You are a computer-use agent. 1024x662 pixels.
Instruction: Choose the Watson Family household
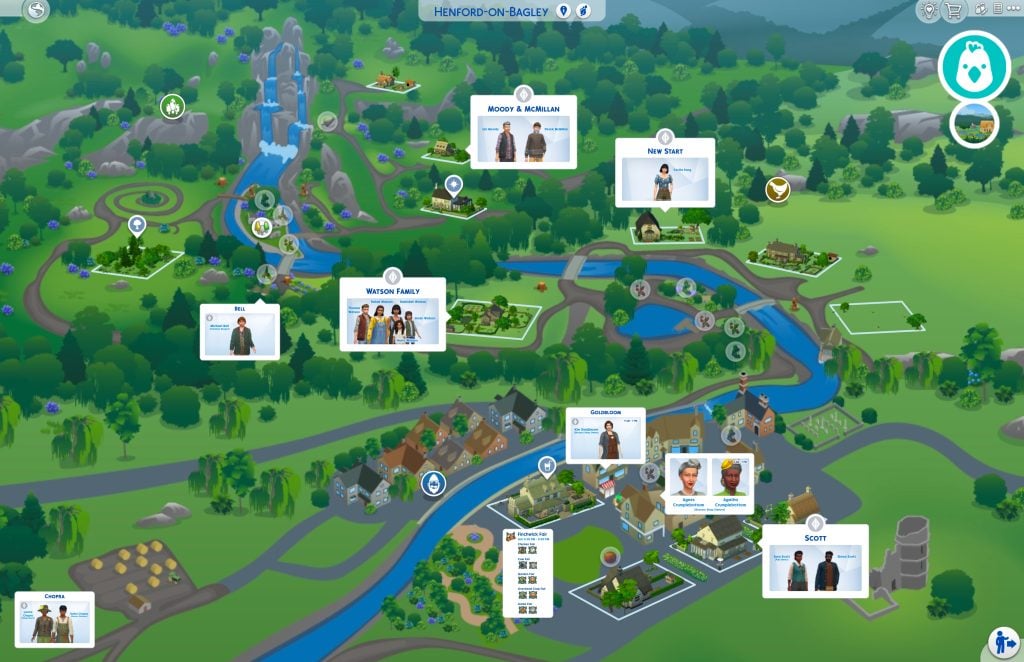[x=393, y=314]
